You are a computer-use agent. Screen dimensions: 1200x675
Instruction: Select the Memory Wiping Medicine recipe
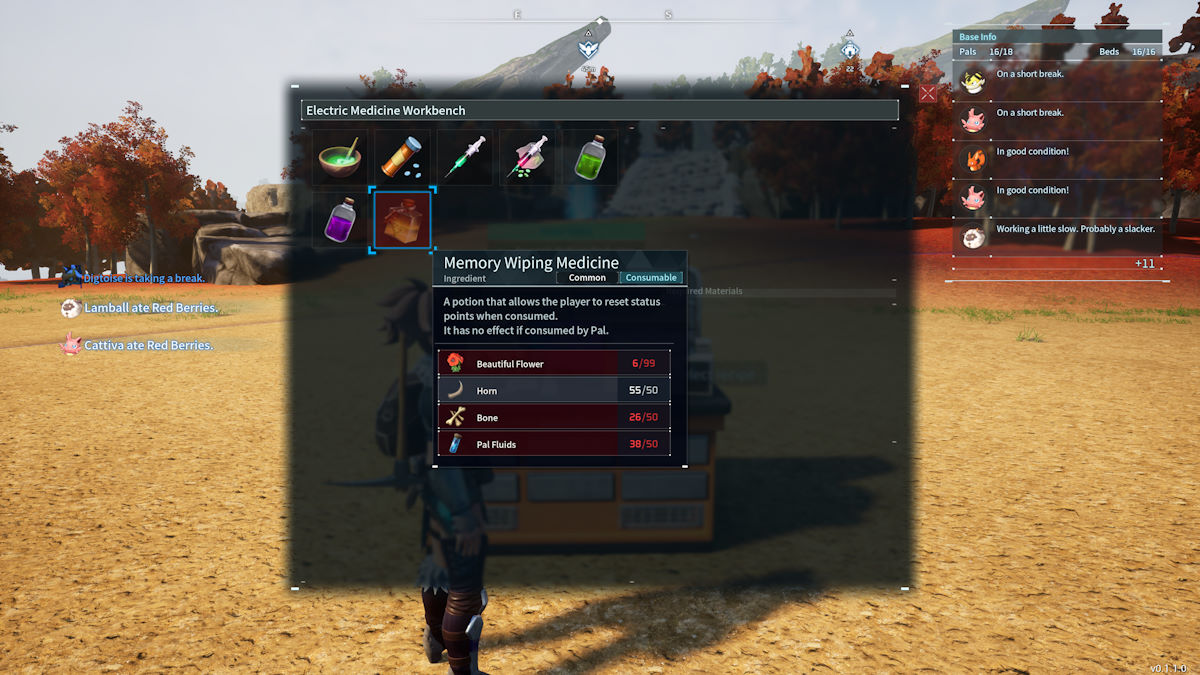point(402,221)
